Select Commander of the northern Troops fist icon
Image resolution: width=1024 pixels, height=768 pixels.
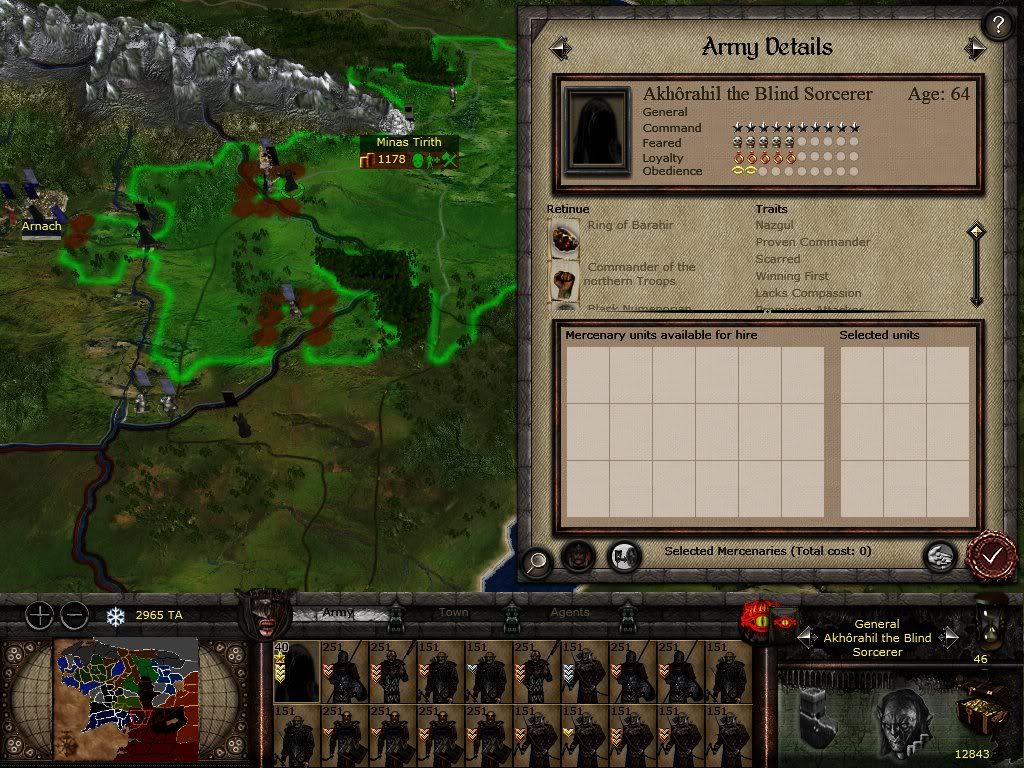click(x=564, y=280)
